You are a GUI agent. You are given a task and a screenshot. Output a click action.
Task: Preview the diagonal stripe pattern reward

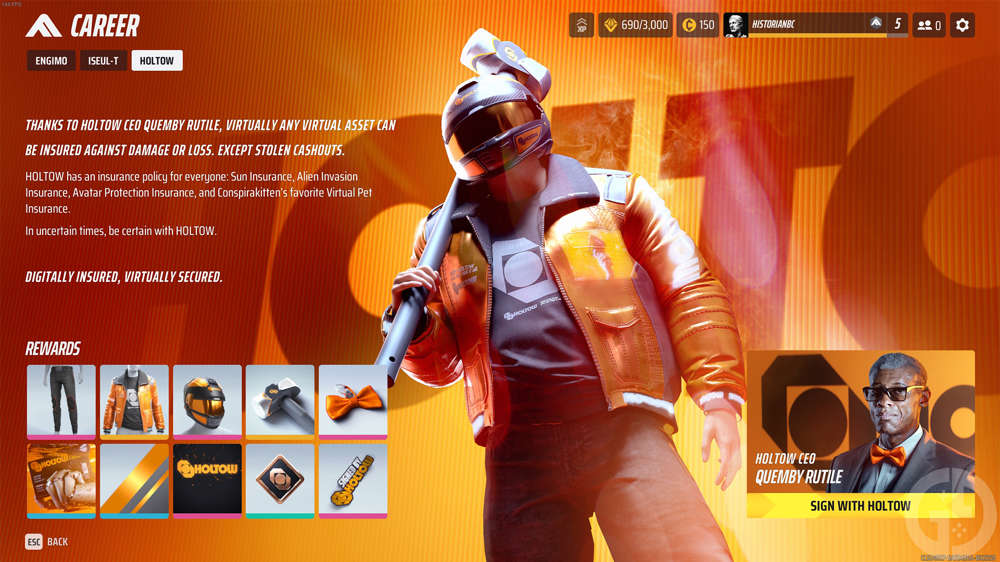134,479
